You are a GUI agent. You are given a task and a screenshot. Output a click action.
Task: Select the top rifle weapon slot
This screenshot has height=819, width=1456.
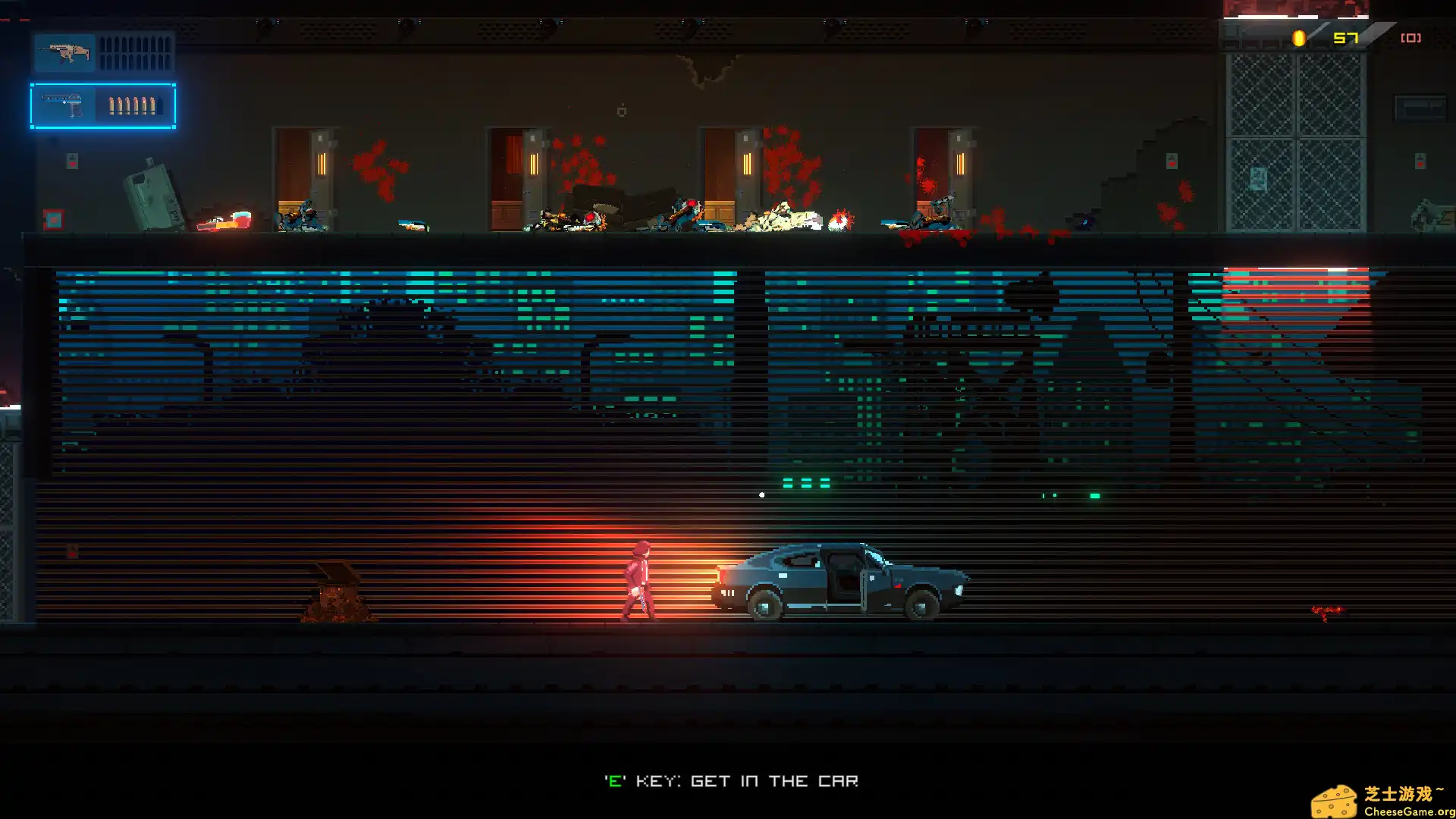104,53
